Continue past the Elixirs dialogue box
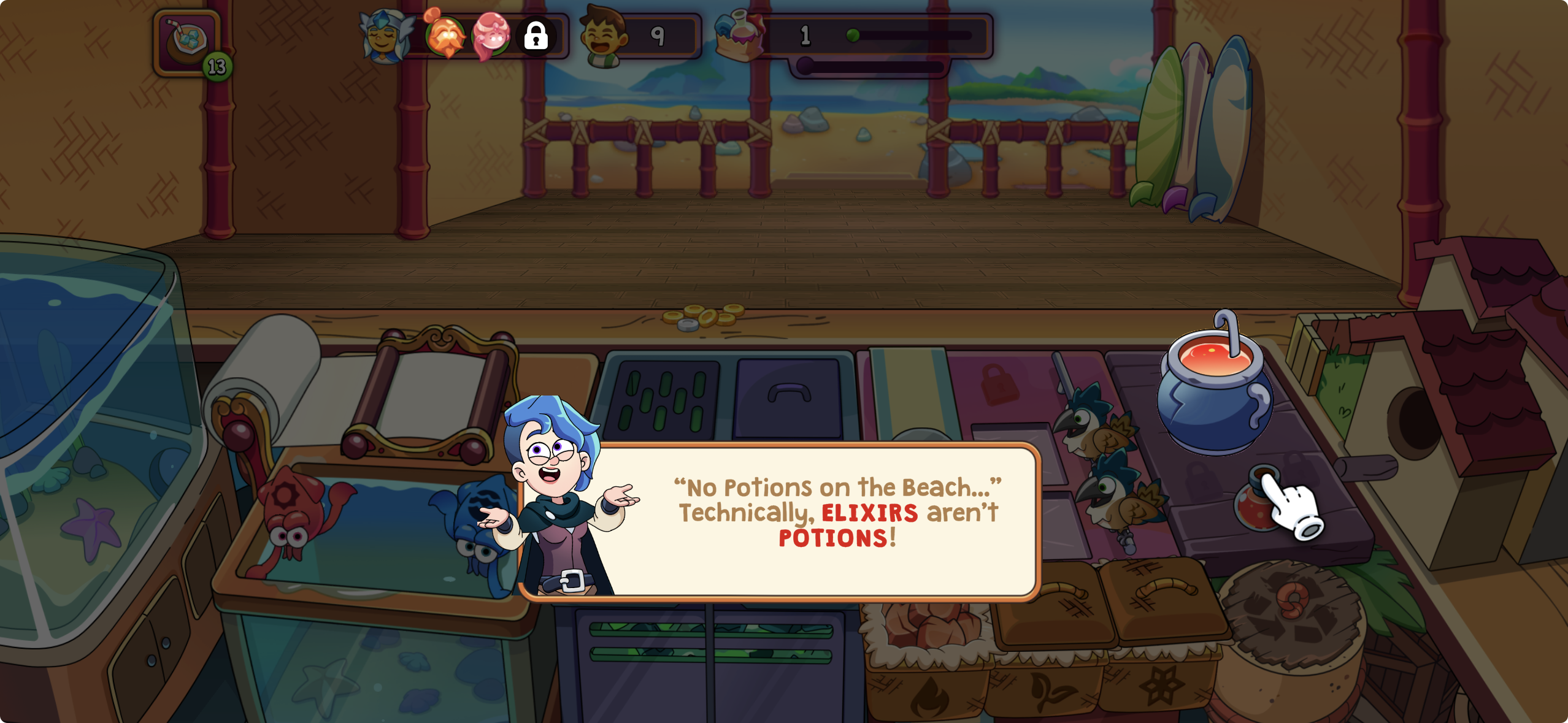1568x723 pixels. point(779,520)
